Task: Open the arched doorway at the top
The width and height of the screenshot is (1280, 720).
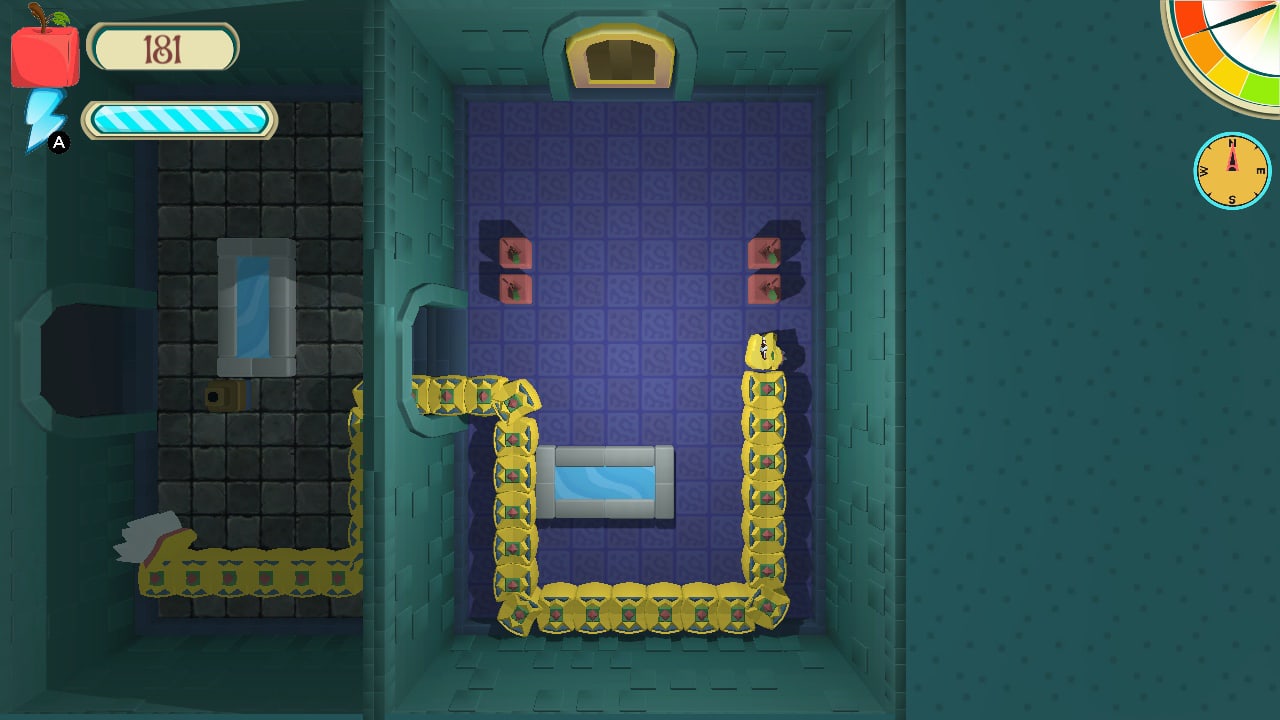Action: tap(622, 55)
